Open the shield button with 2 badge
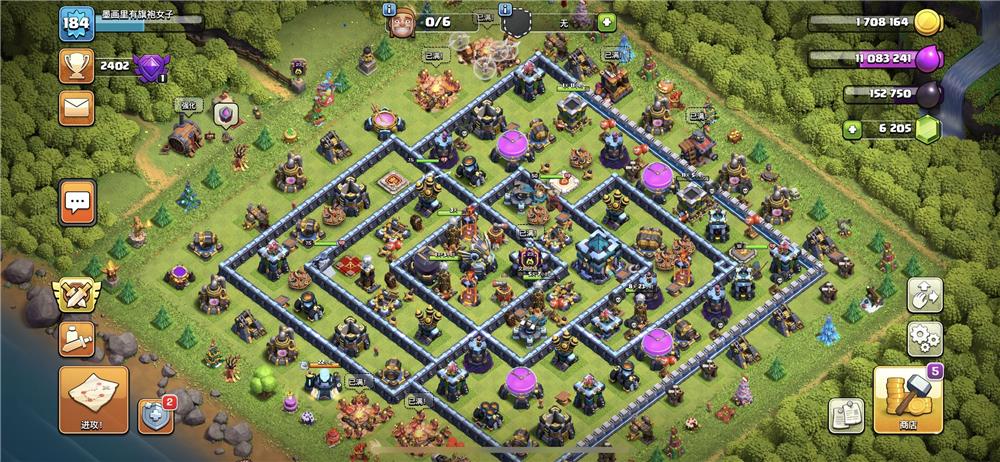The image size is (1000, 462). [x=155, y=415]
